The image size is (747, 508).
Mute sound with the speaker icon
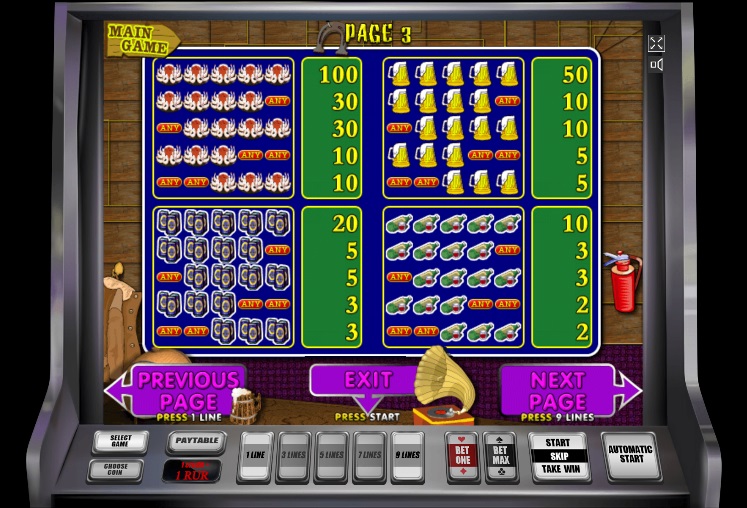[656, 65]
